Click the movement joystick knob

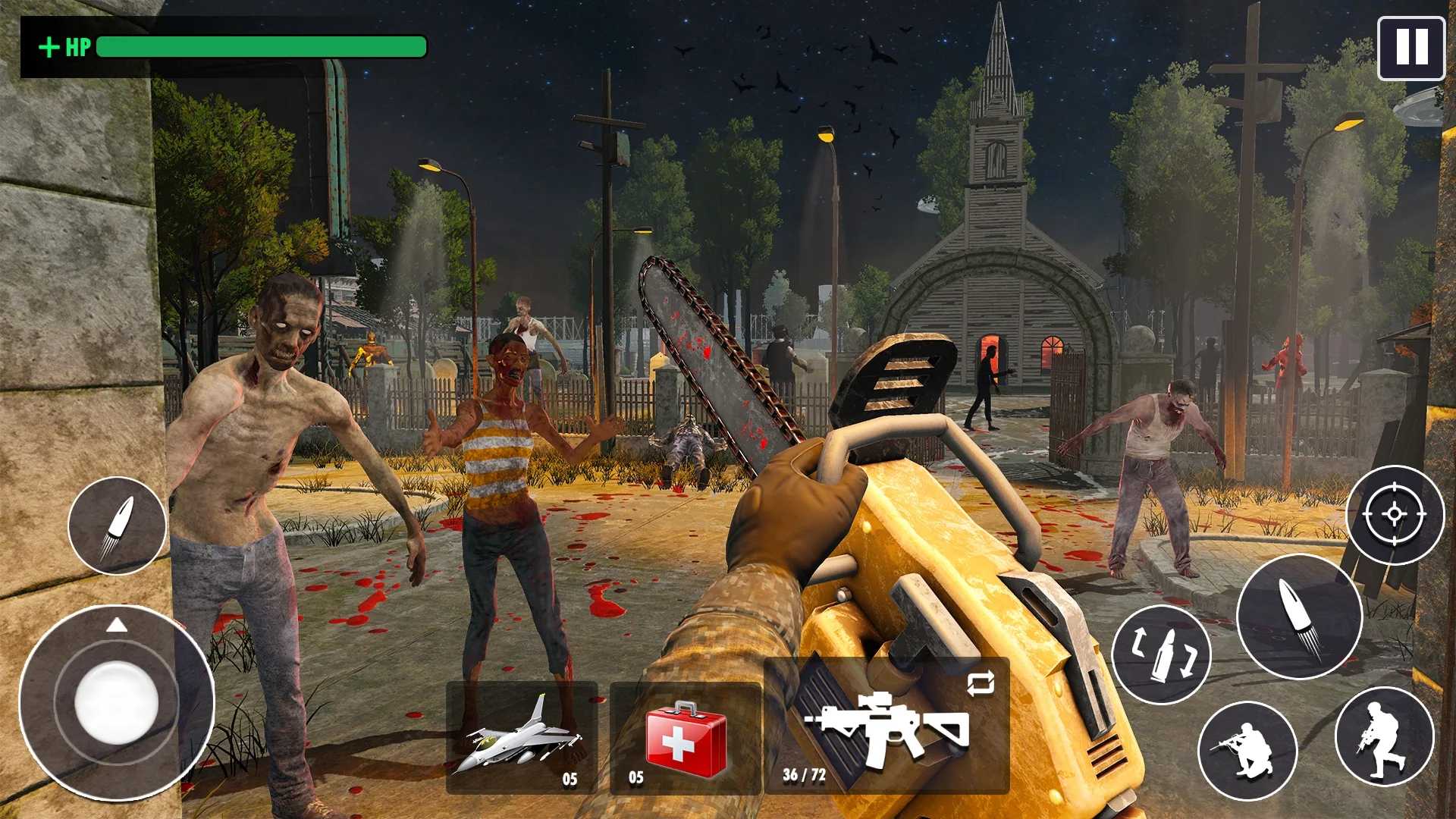[x=117, y=701]
